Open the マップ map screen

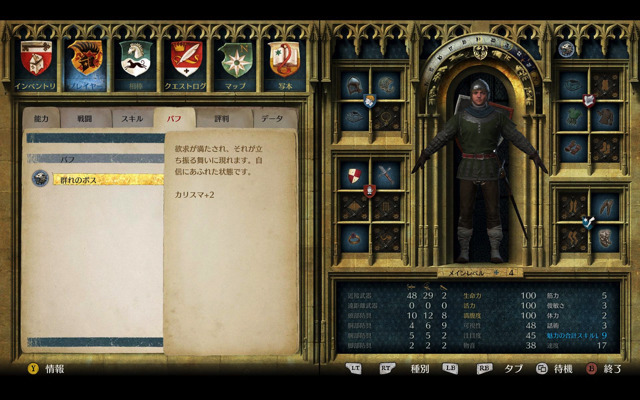click(x=236, y=60)
